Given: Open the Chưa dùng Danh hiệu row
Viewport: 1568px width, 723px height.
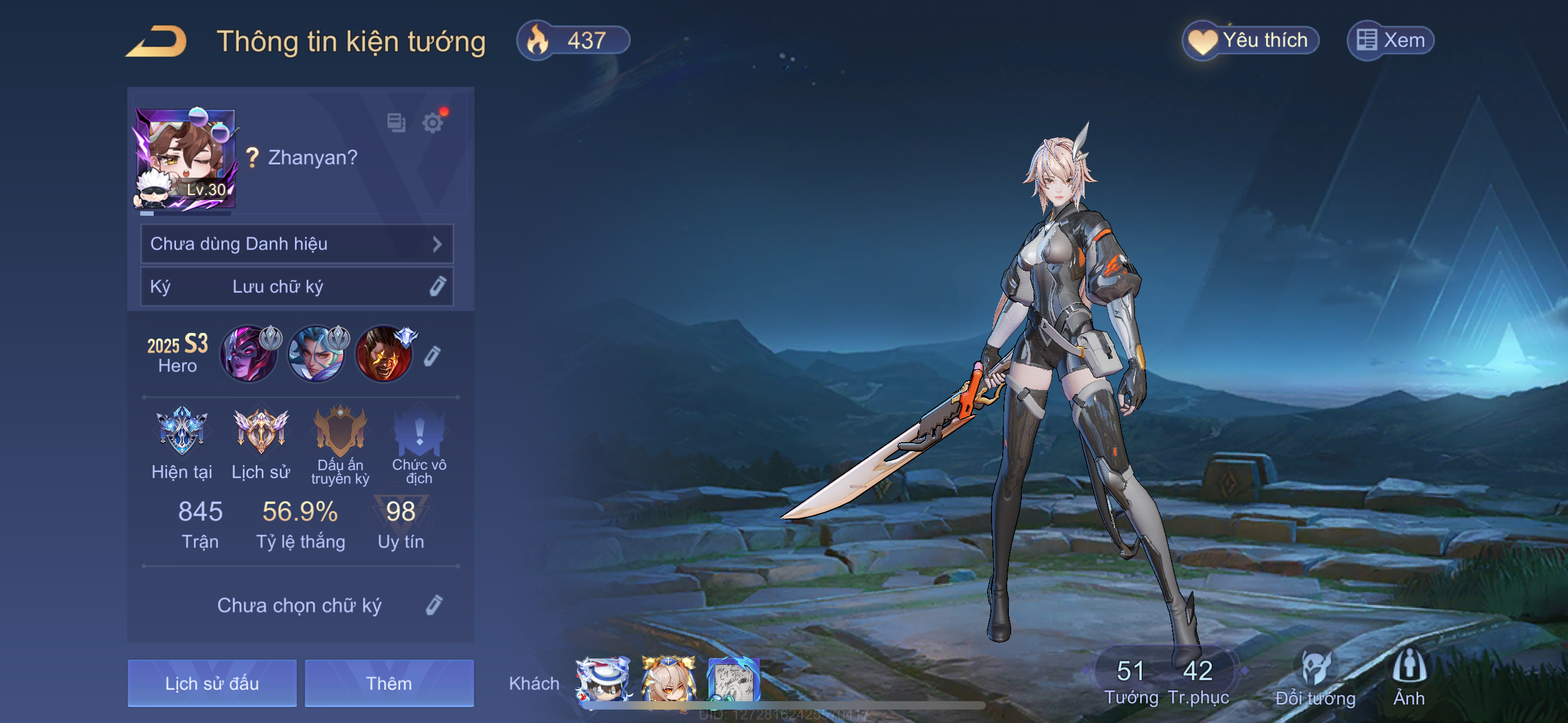Looking at the screenshot, I should pos(297,244).
